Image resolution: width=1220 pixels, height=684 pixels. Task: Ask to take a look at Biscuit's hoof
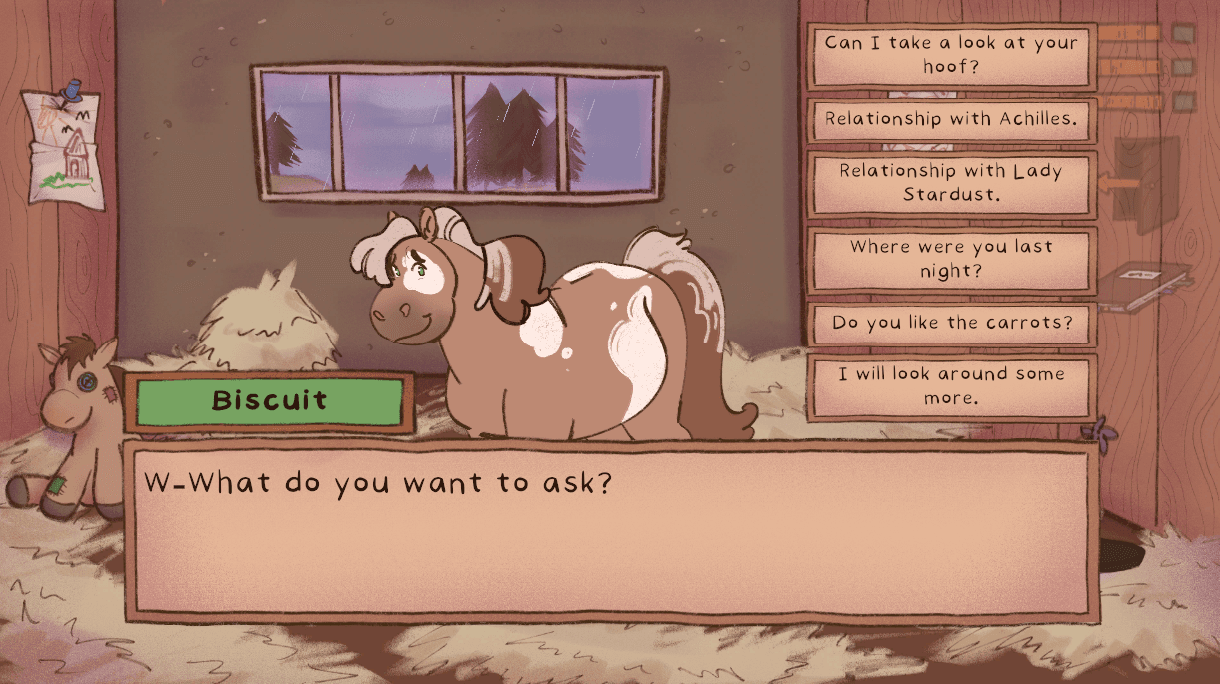(950, 56)
